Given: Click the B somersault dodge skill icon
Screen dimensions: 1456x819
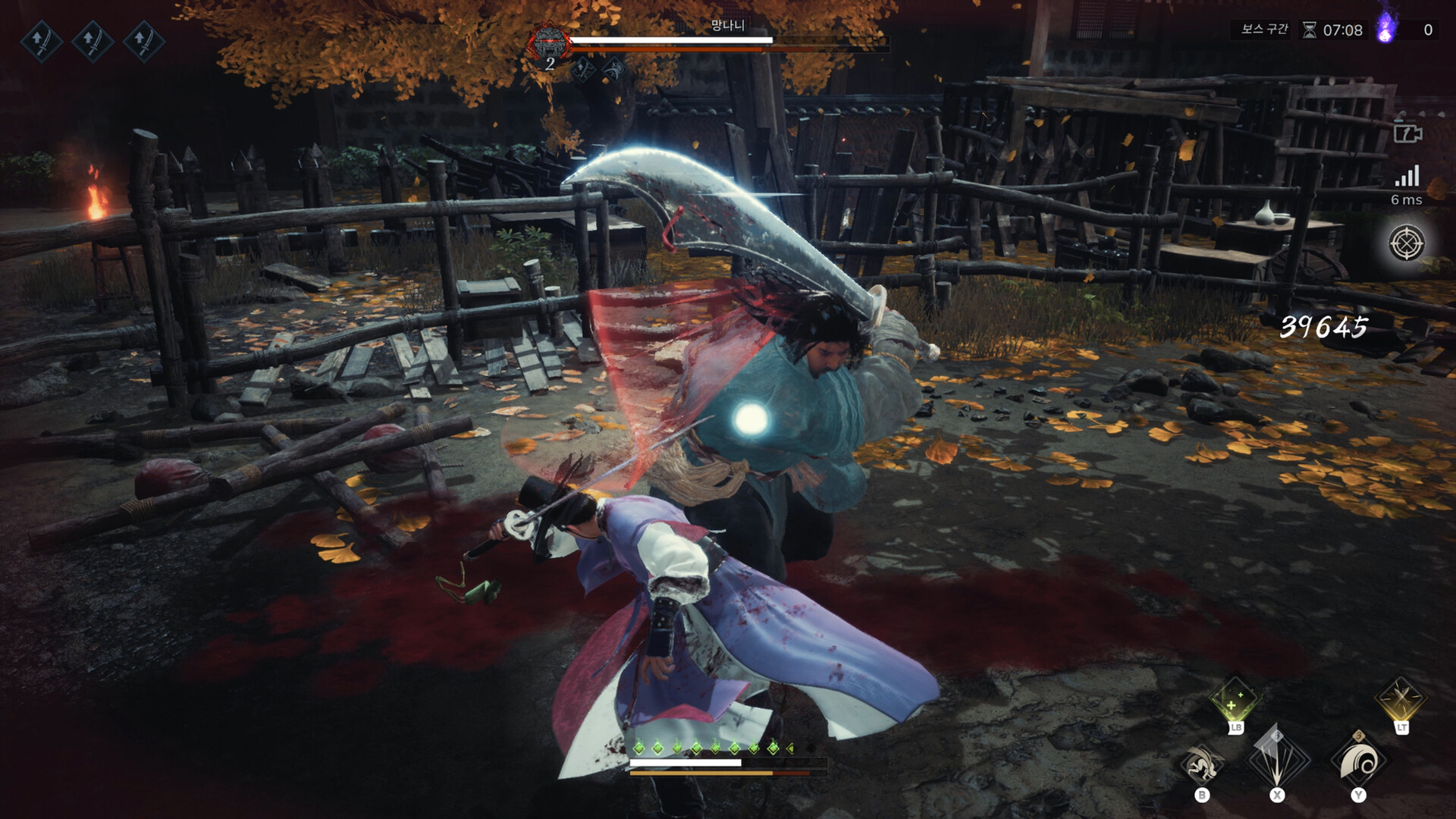Looking at the screenshot, I should (x=1203, y=764).
